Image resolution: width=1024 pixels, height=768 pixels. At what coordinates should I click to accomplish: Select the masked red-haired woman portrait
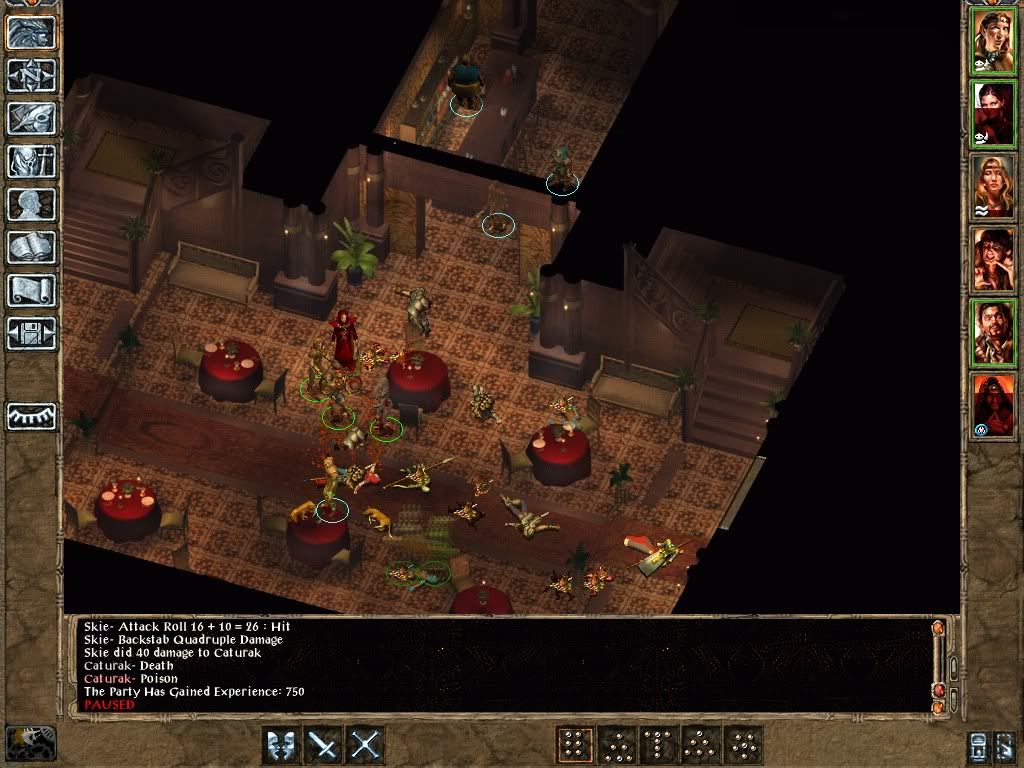coord(994,115)
